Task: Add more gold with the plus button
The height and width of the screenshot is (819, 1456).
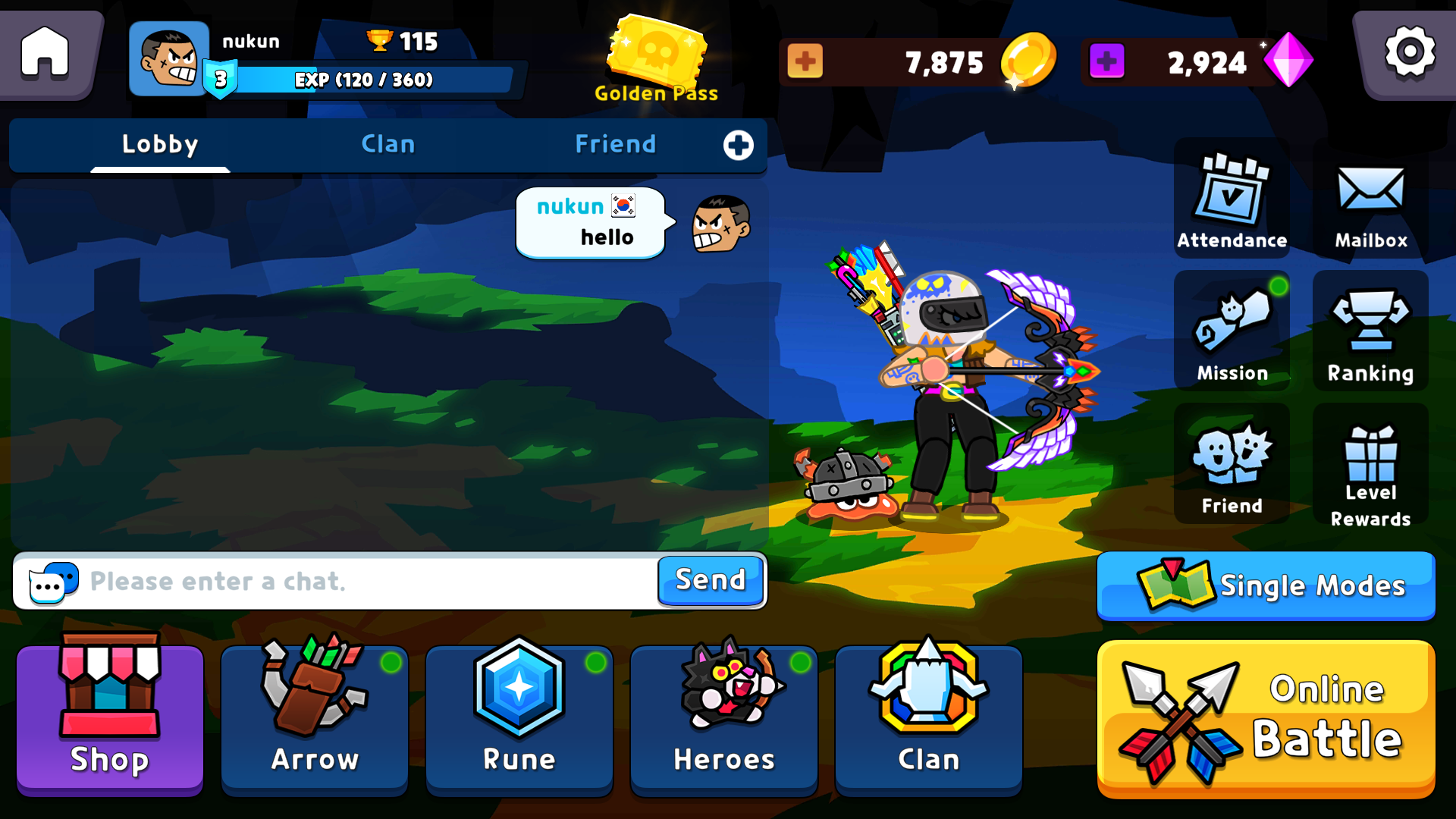Action: [806, 62]
